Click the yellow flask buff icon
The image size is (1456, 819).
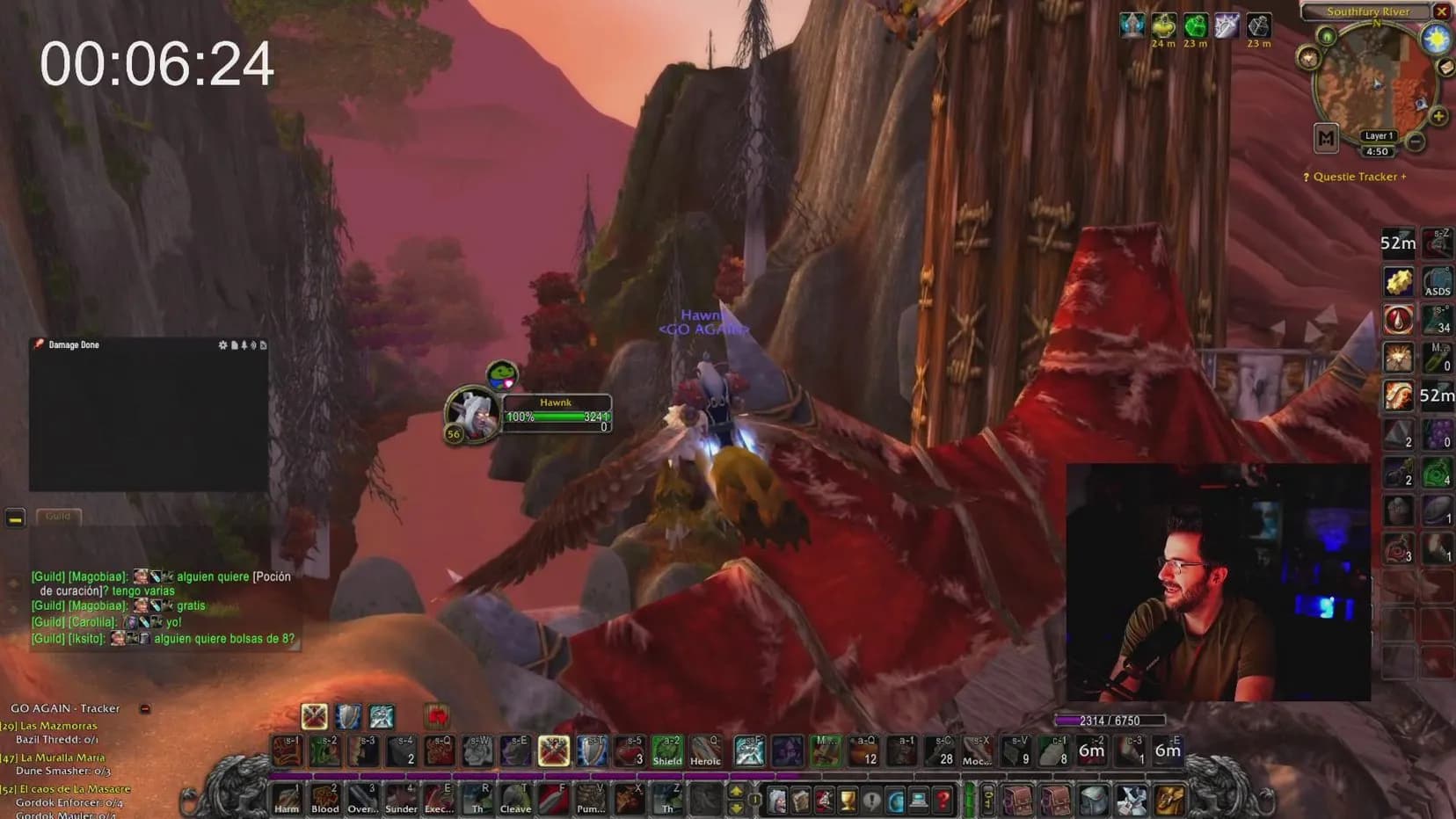pos(1163,25)
